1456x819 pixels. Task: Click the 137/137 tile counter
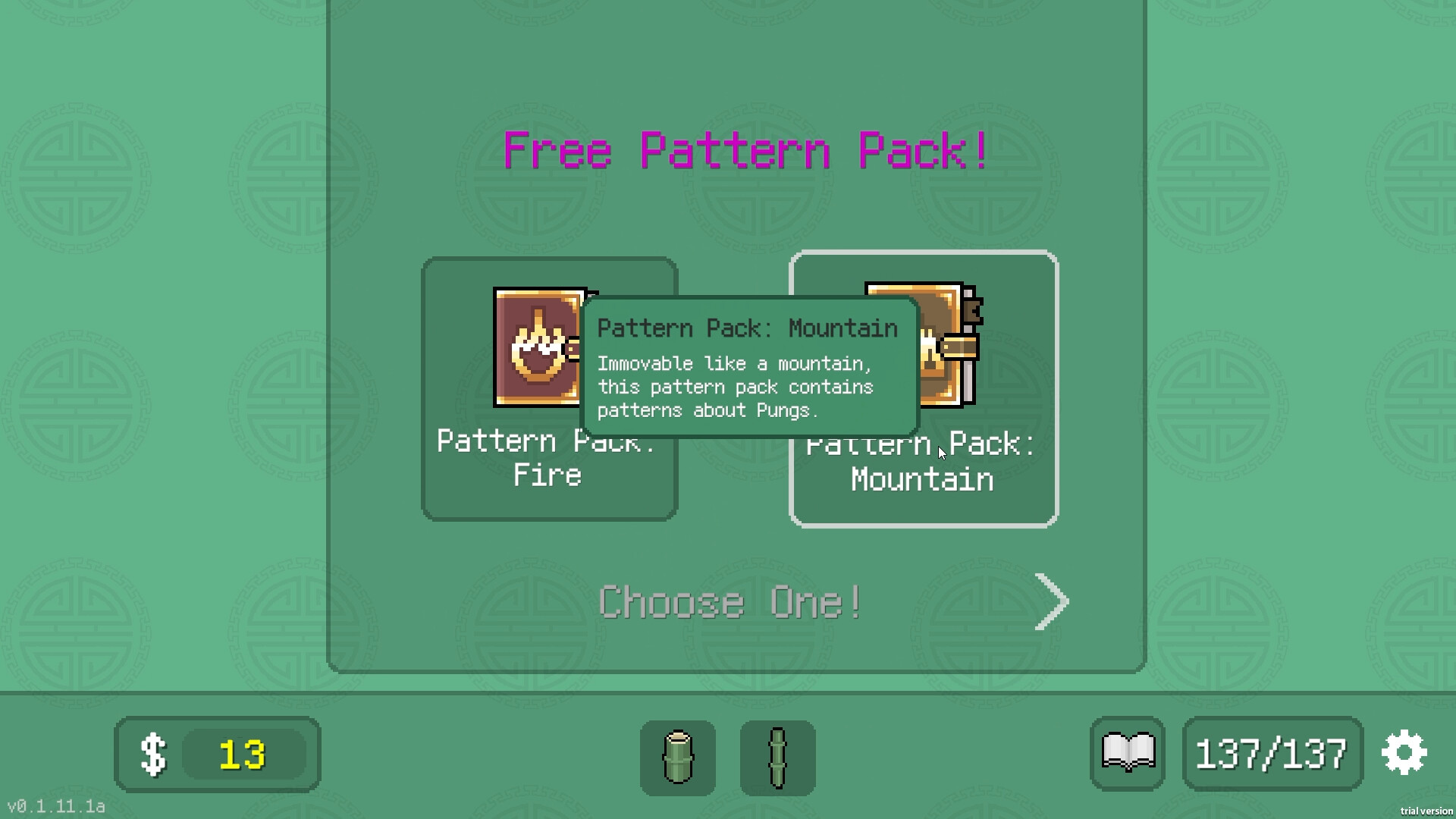coord(1272,752)
